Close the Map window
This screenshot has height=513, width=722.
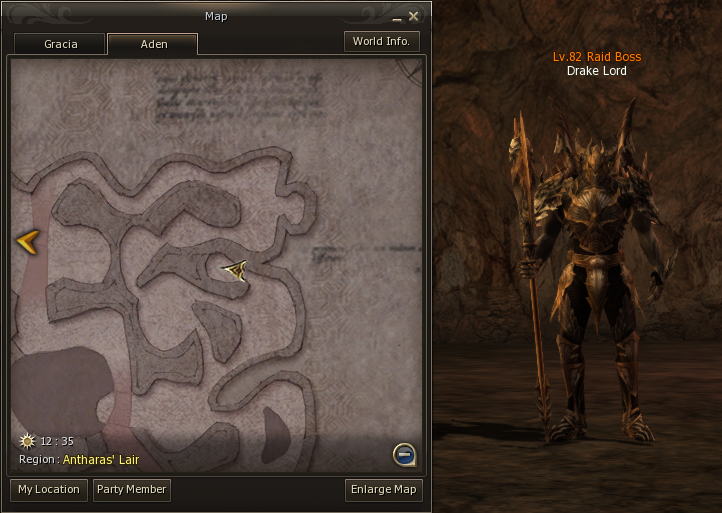click(413, 16)
